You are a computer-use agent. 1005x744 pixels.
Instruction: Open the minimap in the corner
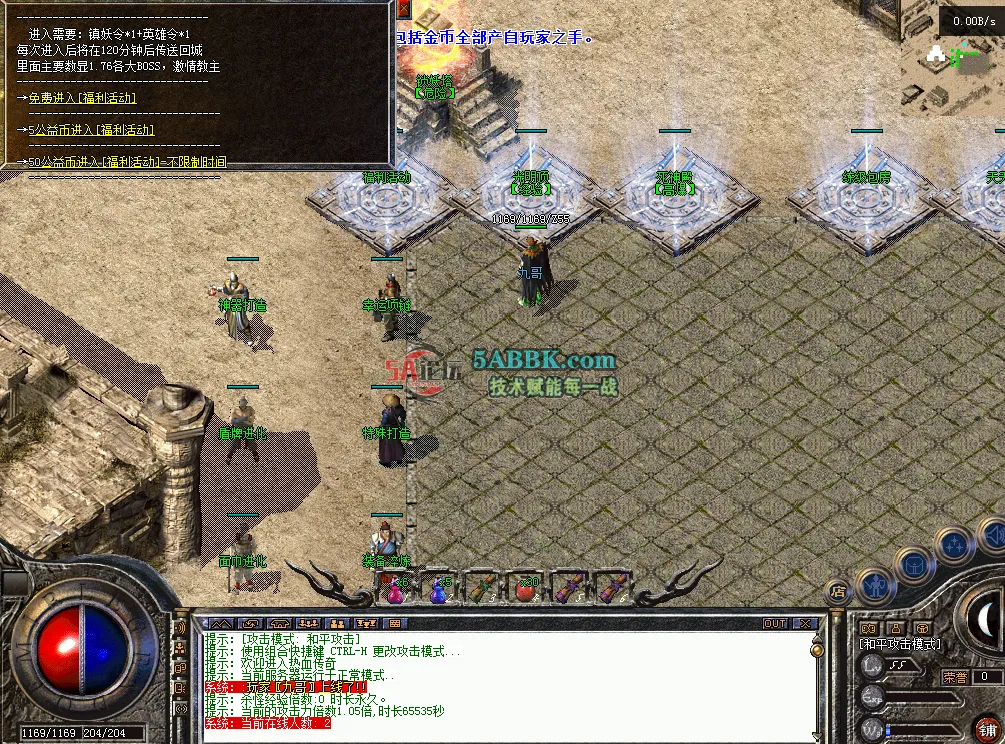[951, 60]
